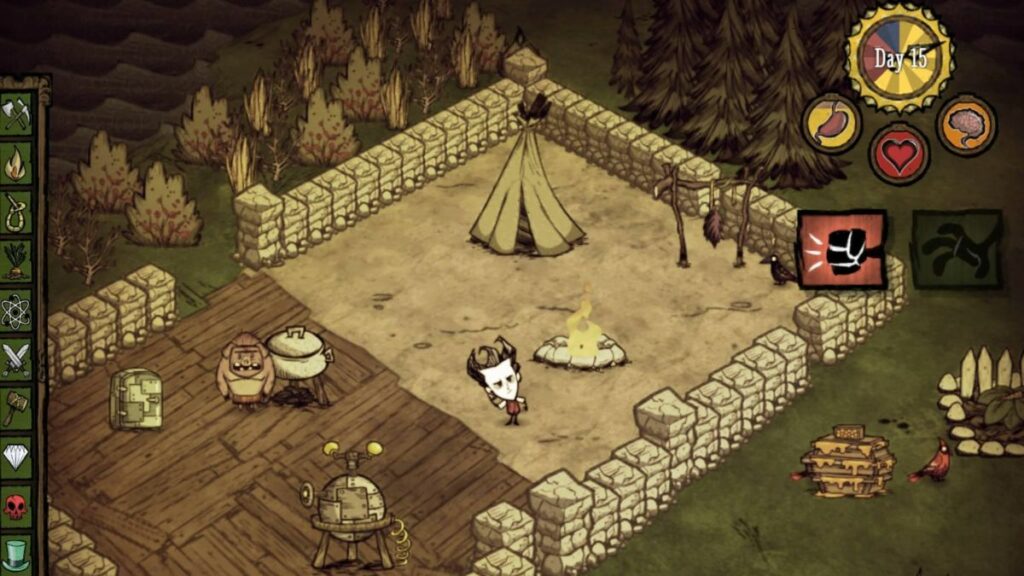
Task: Open the Magic tab with red skull
Action: coord(17,506)
